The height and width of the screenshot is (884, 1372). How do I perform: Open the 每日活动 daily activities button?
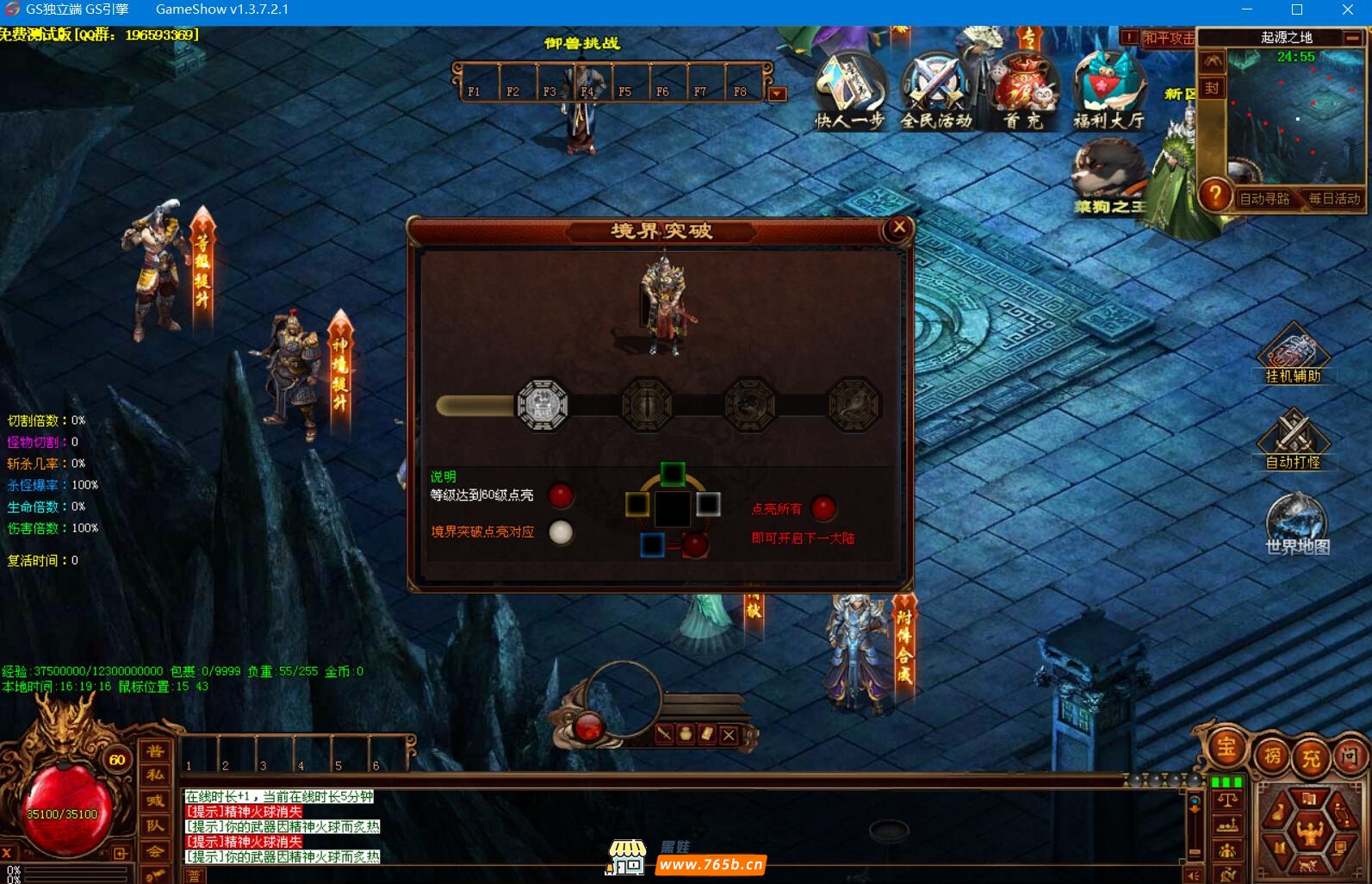pos(1334,199)
